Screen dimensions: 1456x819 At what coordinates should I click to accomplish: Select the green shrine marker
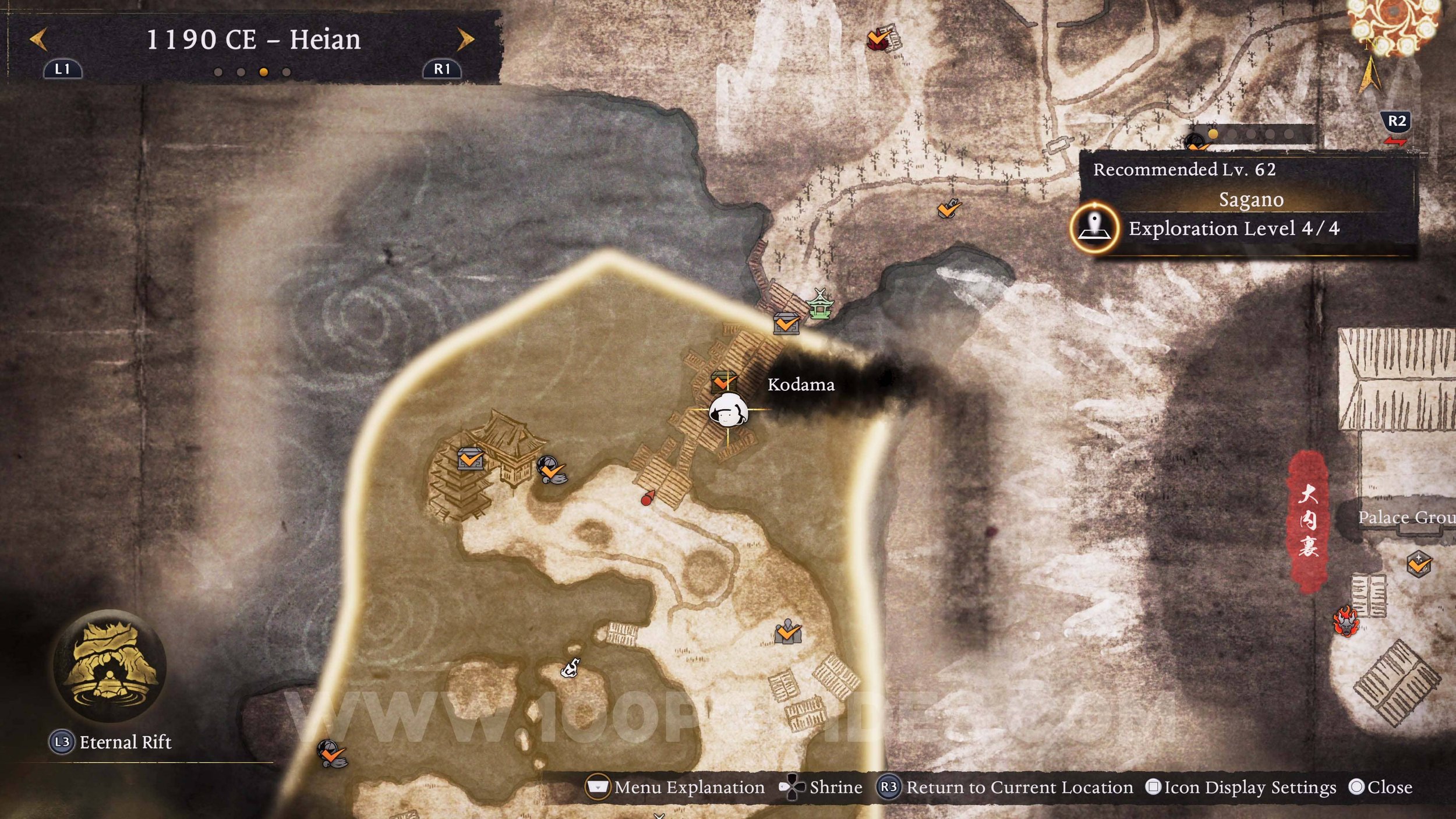click(x=820, y=303)
